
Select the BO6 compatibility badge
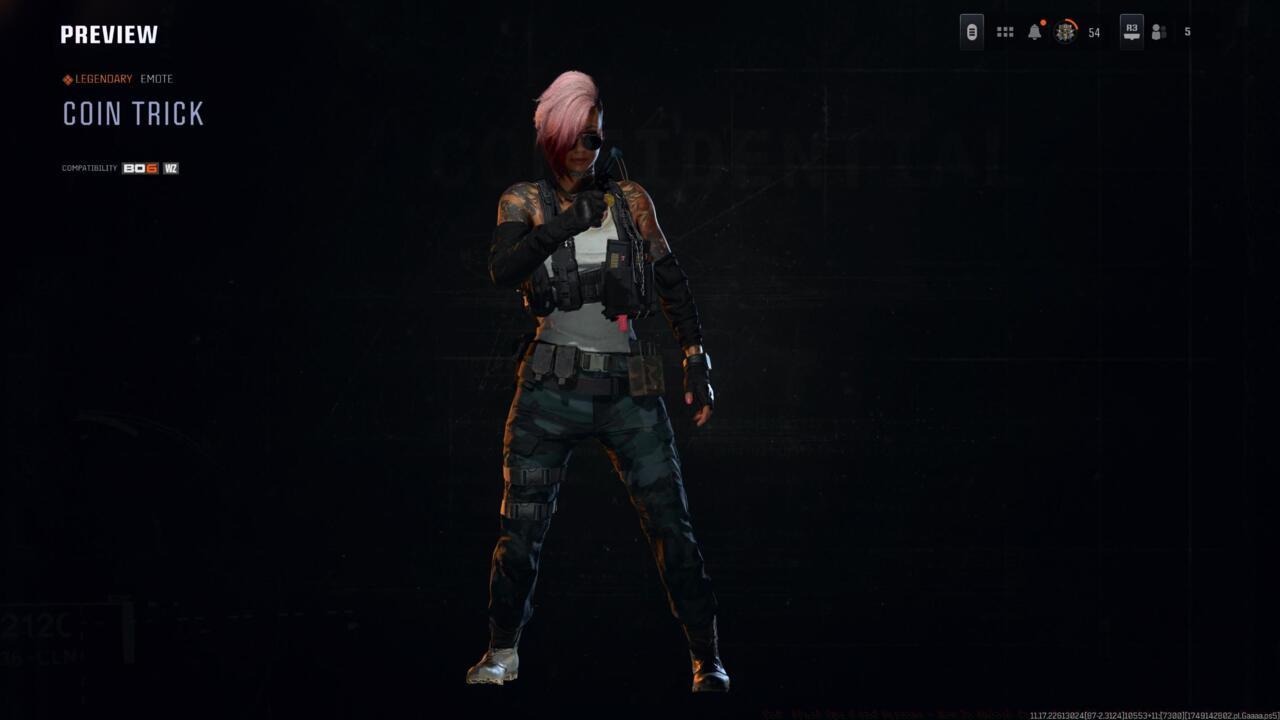pyautogui.click(x=139, y=168)
